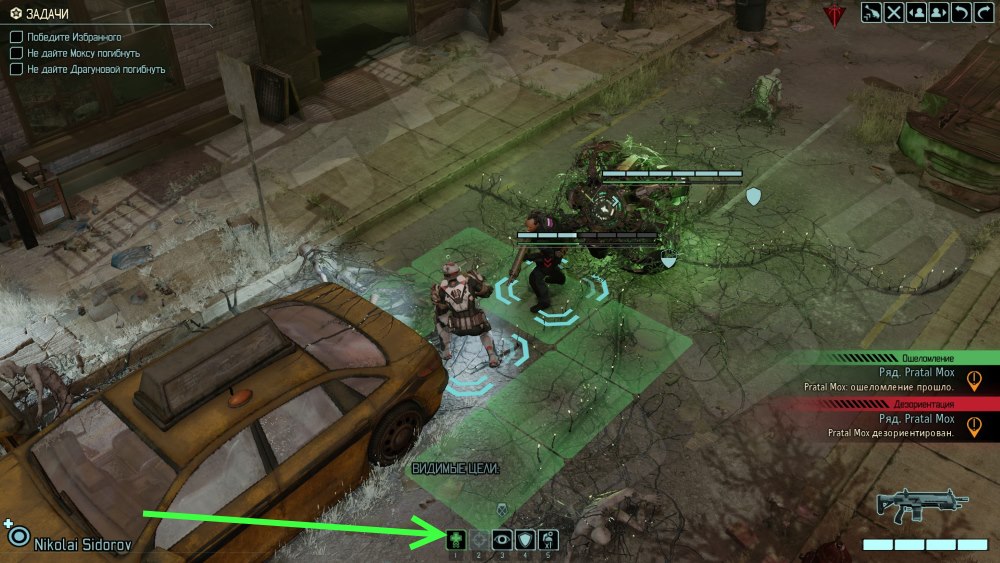Select the fifth soldier ability icon
Viewport: 1000px width, 563px height.
pyautogui.click(x=548, y=539)
